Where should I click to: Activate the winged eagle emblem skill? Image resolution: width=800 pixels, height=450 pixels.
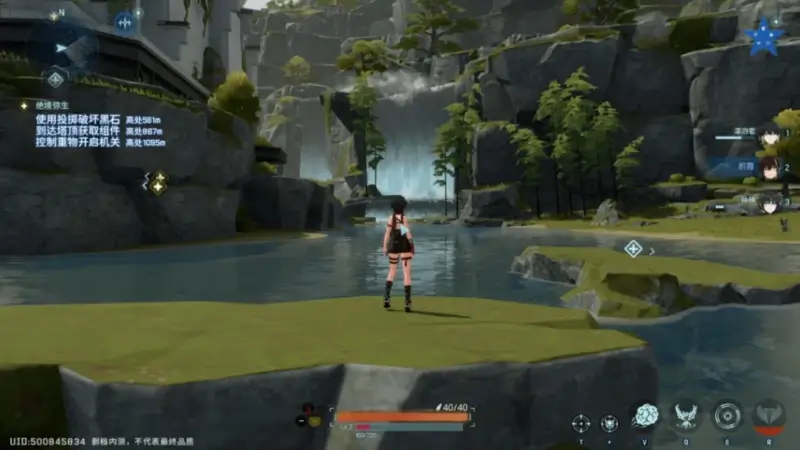[685, 416]
